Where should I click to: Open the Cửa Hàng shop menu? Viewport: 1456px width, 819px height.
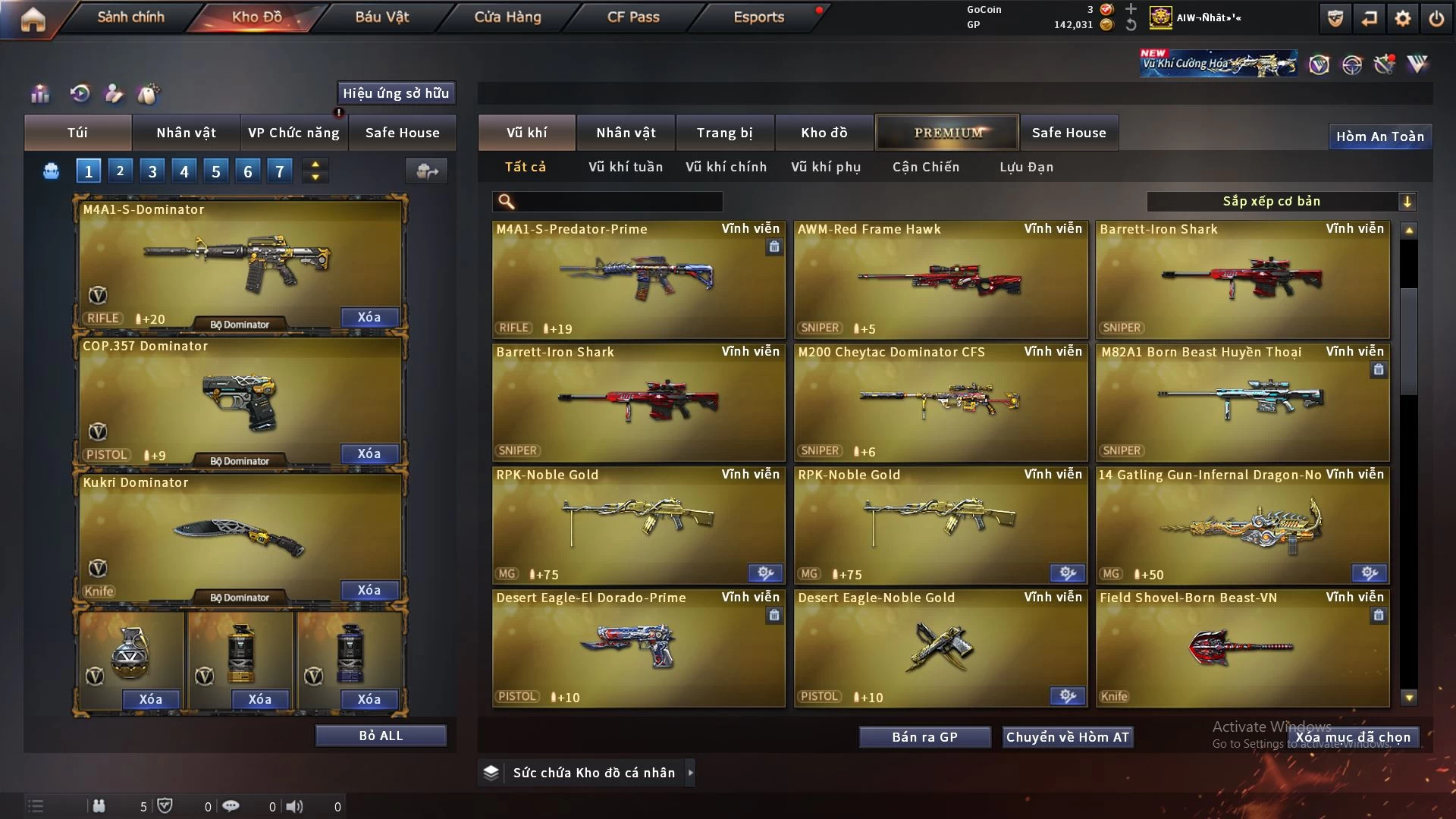pyautogui.click(x=507, y=17)
